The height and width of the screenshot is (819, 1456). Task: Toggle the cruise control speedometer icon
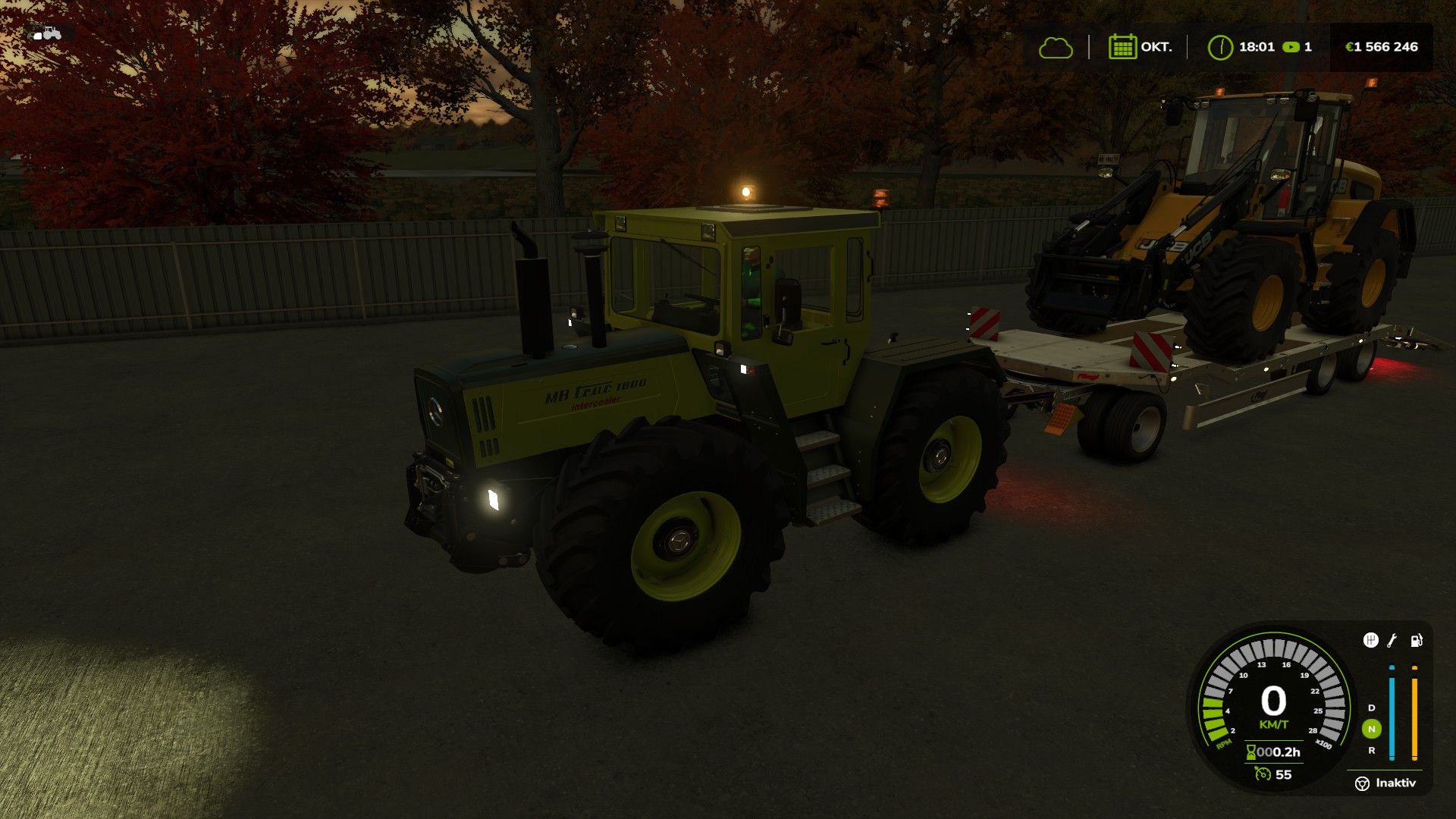coord(1262,774)
